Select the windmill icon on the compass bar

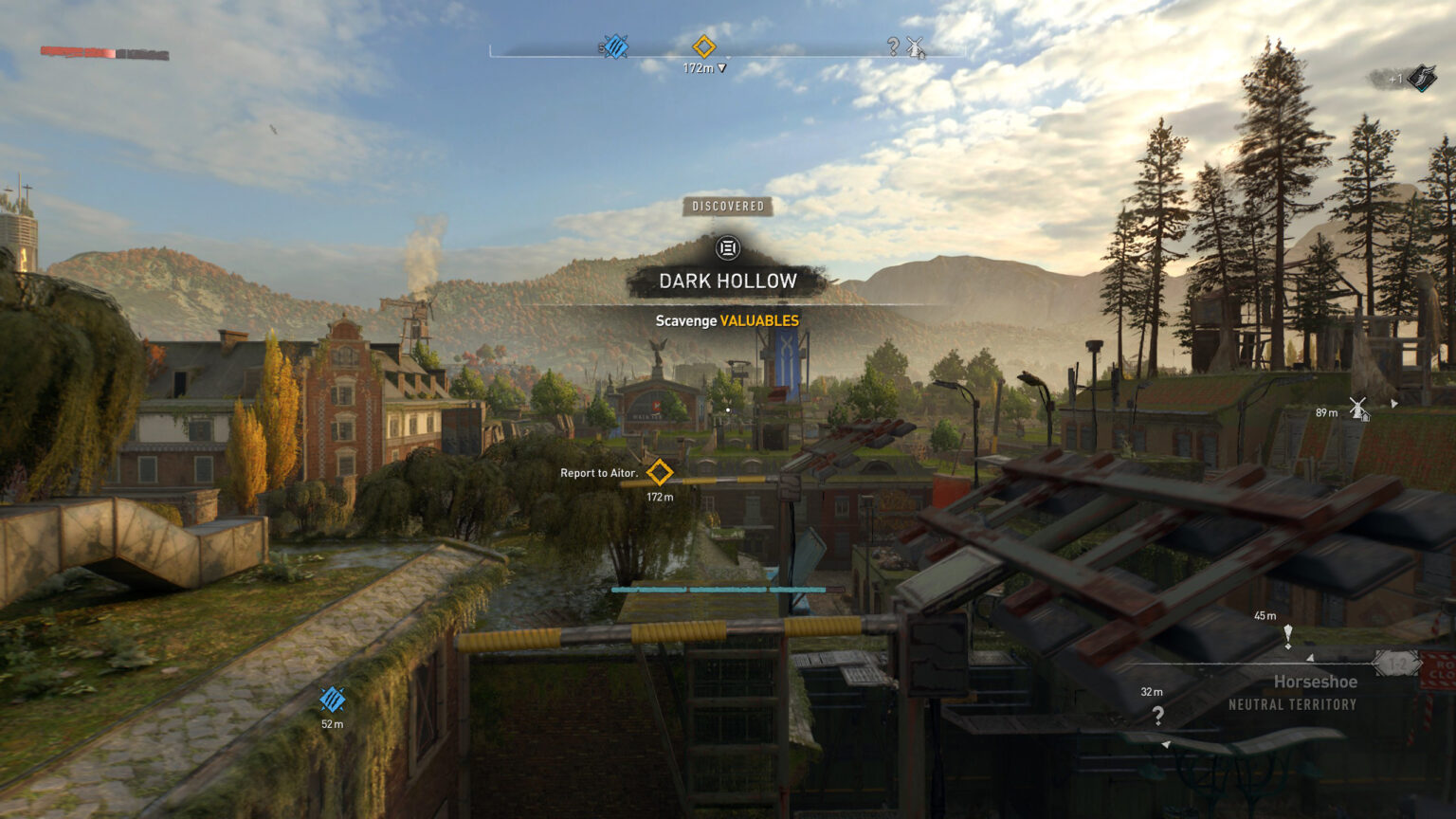click(914, 45)
